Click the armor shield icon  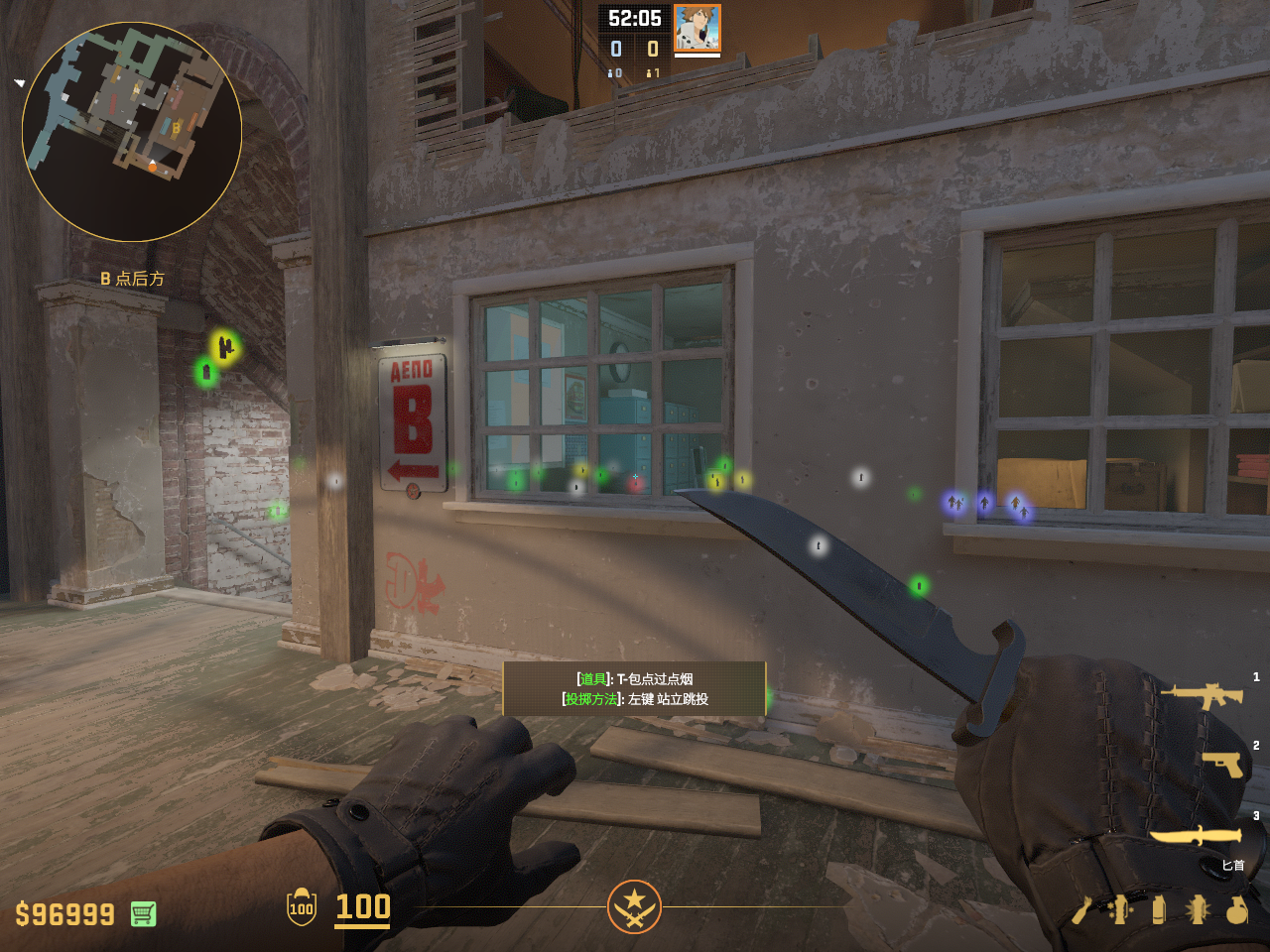pos(302,907)
